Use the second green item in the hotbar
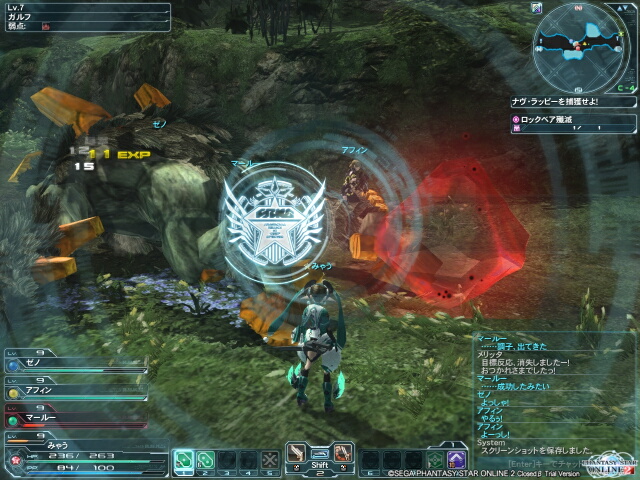Screen dimensions: 640x480 [x=206, y=459]
